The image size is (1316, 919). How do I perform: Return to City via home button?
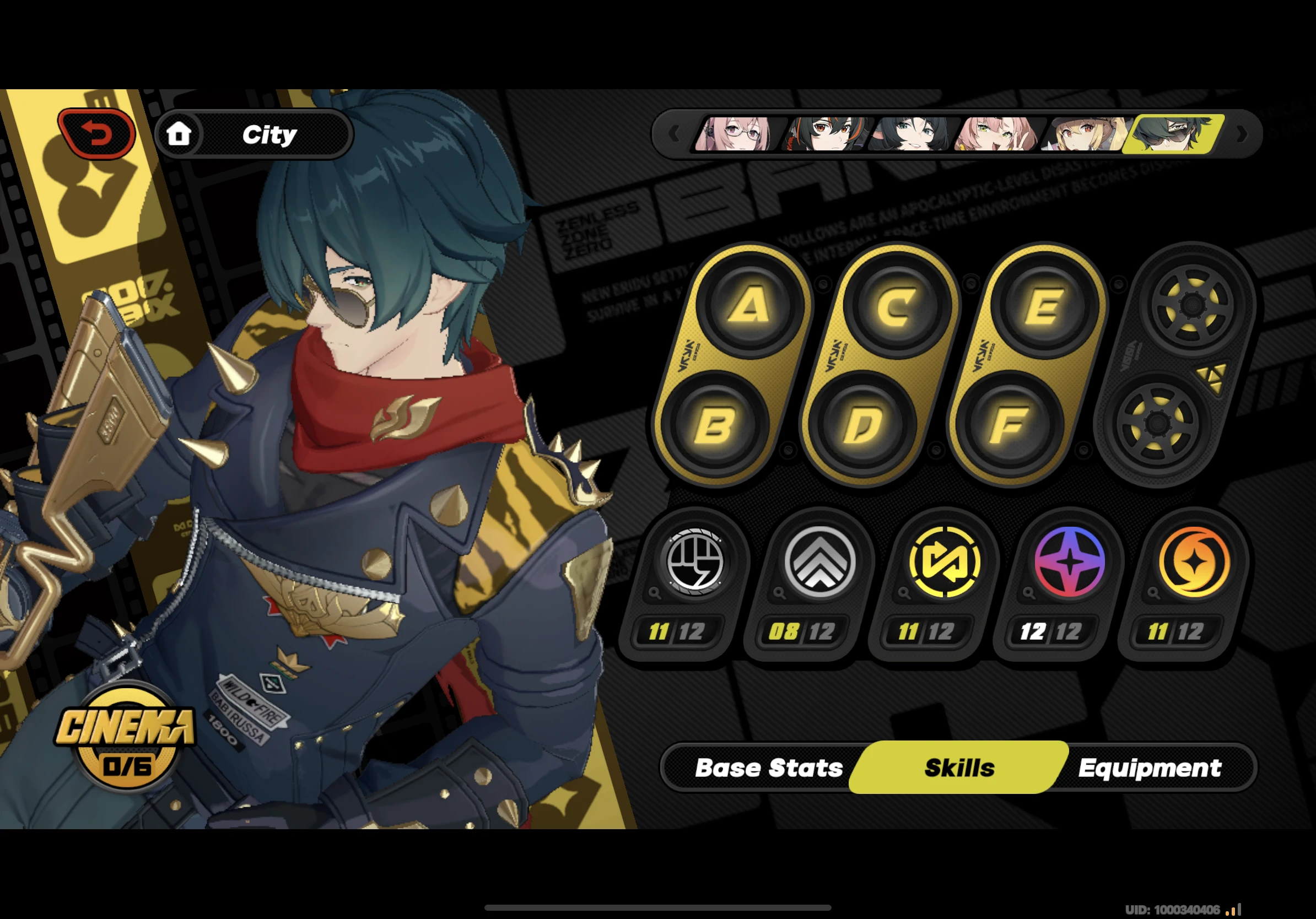pos(254,134)
